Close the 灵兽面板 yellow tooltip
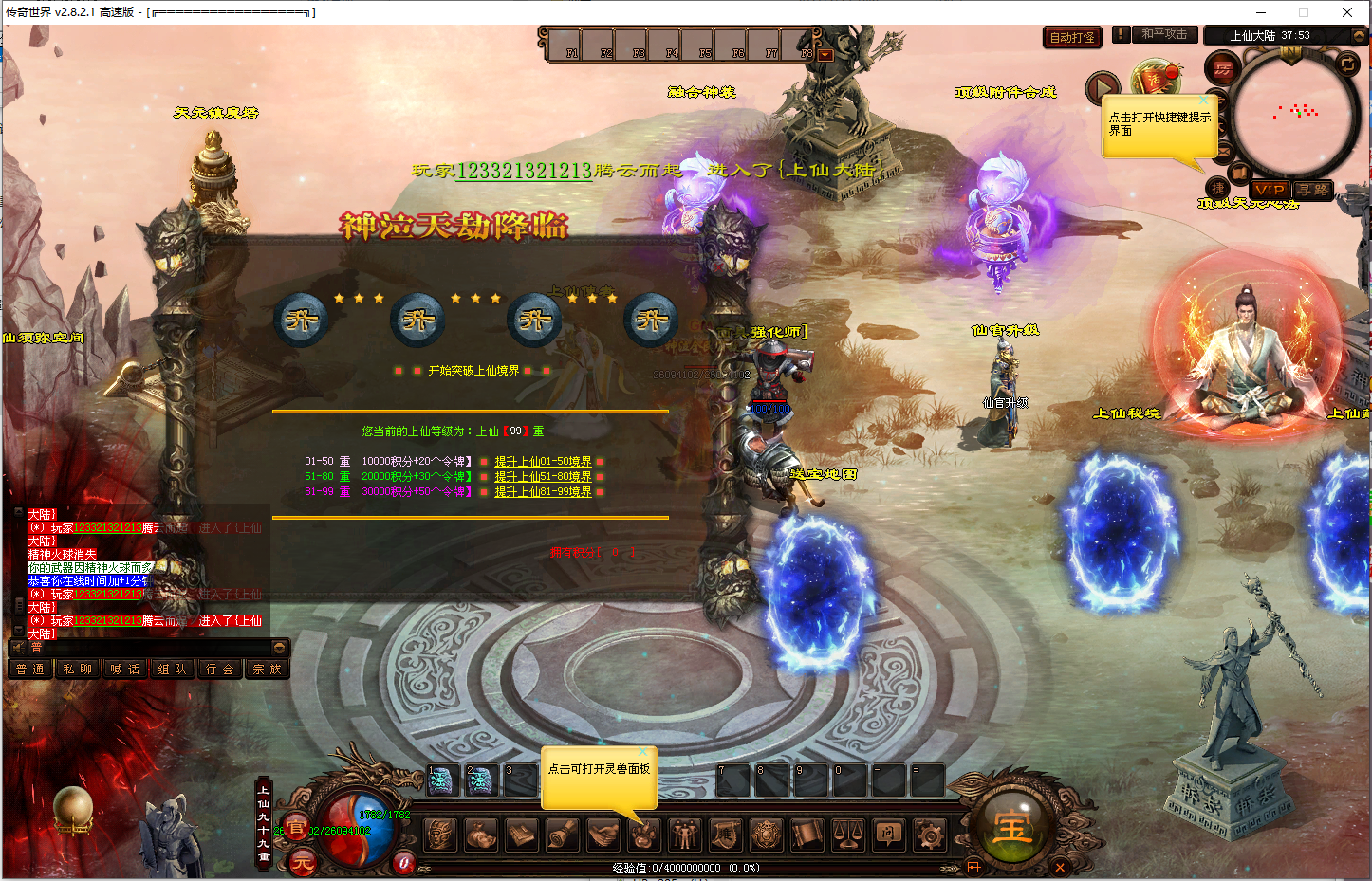Image resolution: width=1372 pixels, height=881 pixels. pos(642,752)
